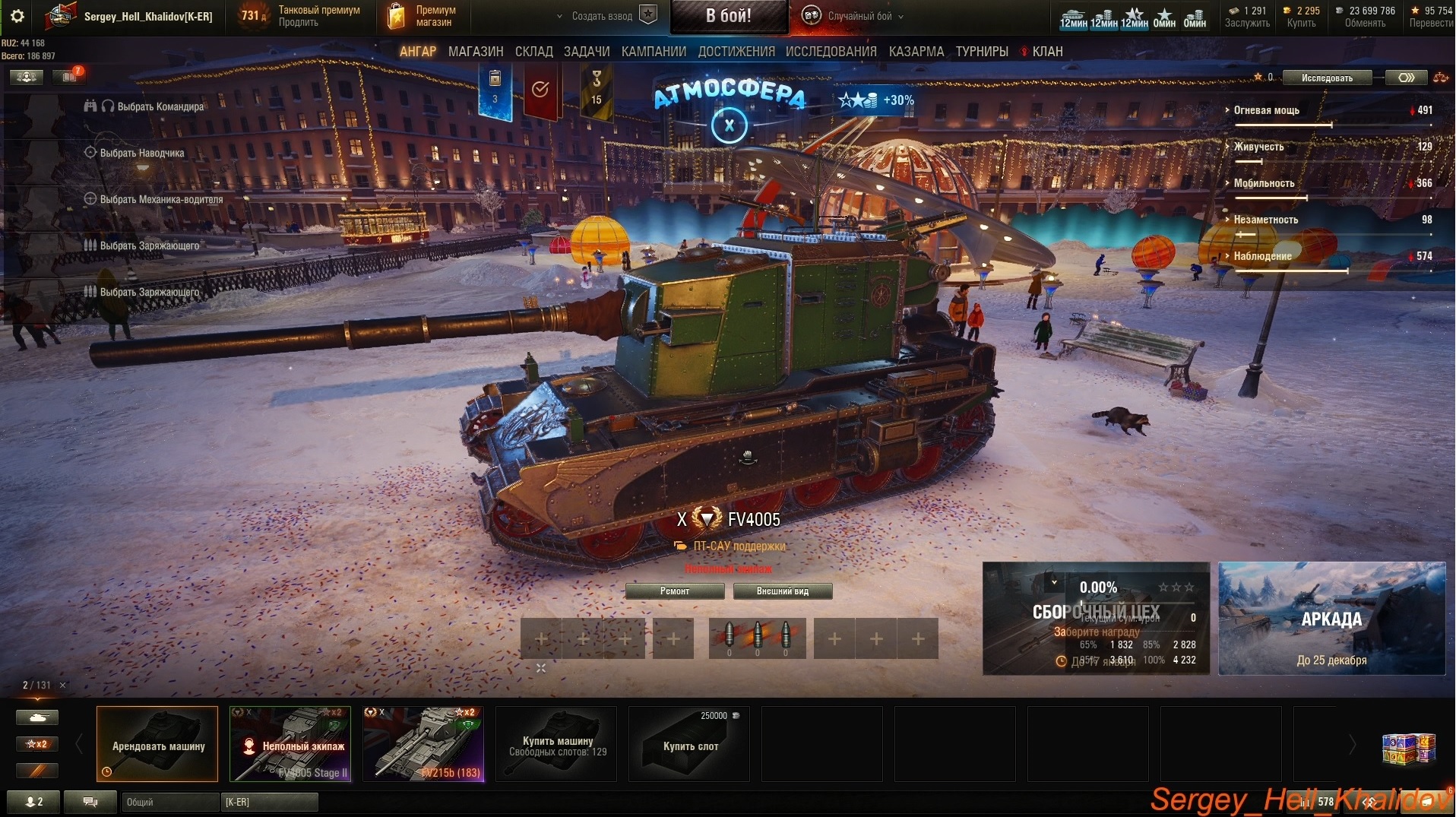Open the settings gear icon
1456x817 pixels.
point(17,16)
